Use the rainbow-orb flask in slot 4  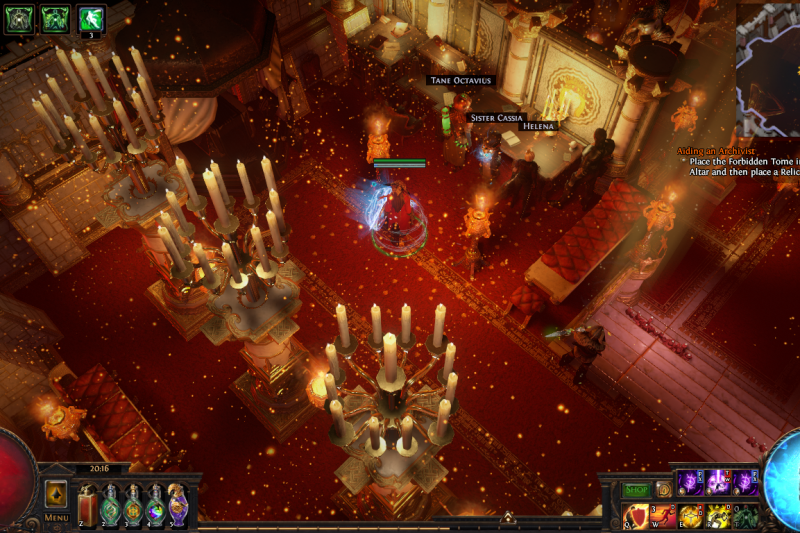(155, 505)
